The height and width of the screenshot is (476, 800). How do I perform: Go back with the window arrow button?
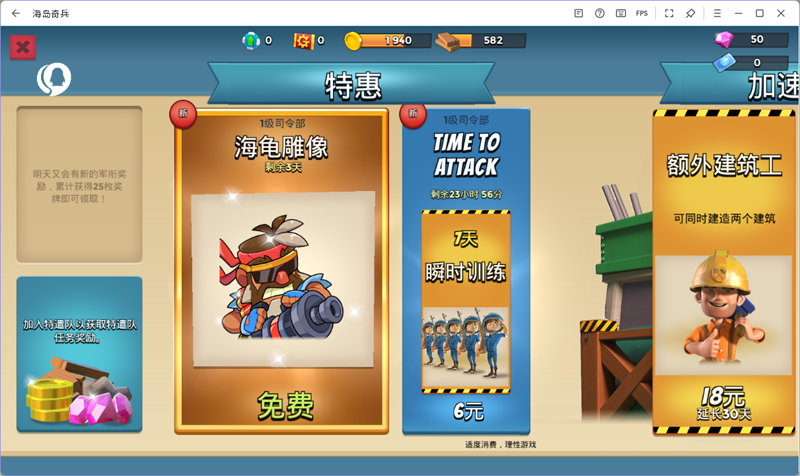point(15,13)
